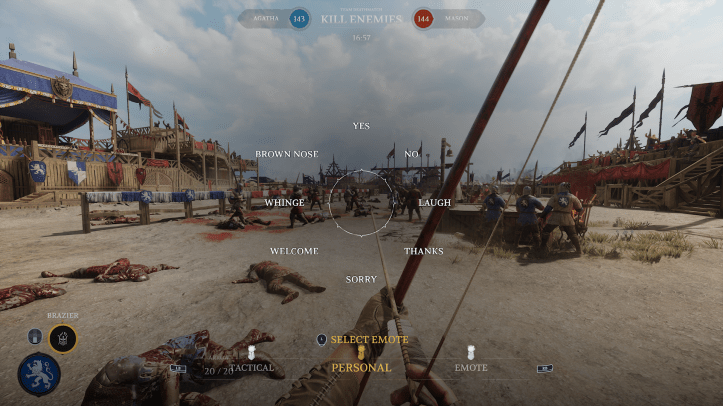This screenshot has width=723, height=406.
Task: Pick the Brown Nose emote
Action: [287, 154]
